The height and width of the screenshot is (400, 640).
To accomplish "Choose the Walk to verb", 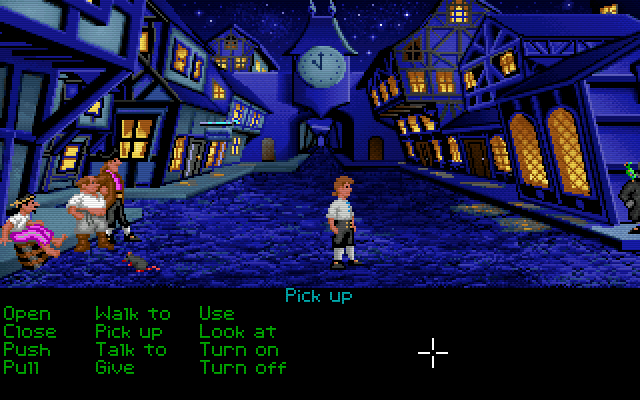I will (133, 314).
